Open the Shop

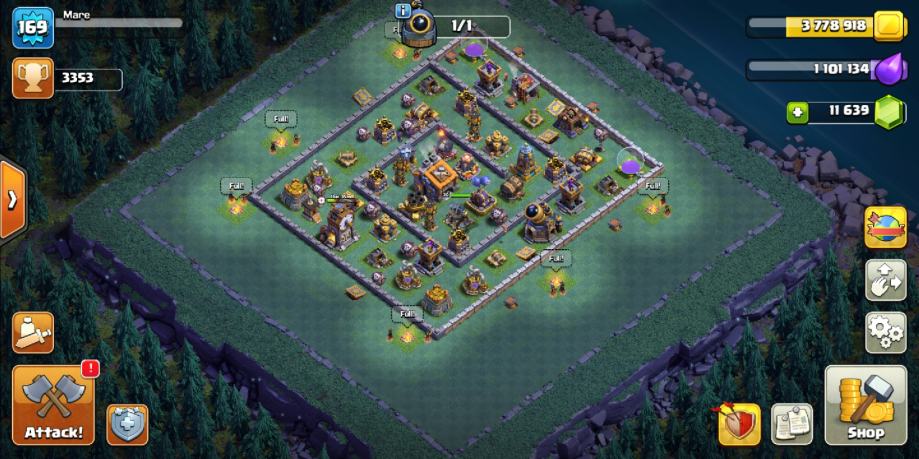[865, 405]
